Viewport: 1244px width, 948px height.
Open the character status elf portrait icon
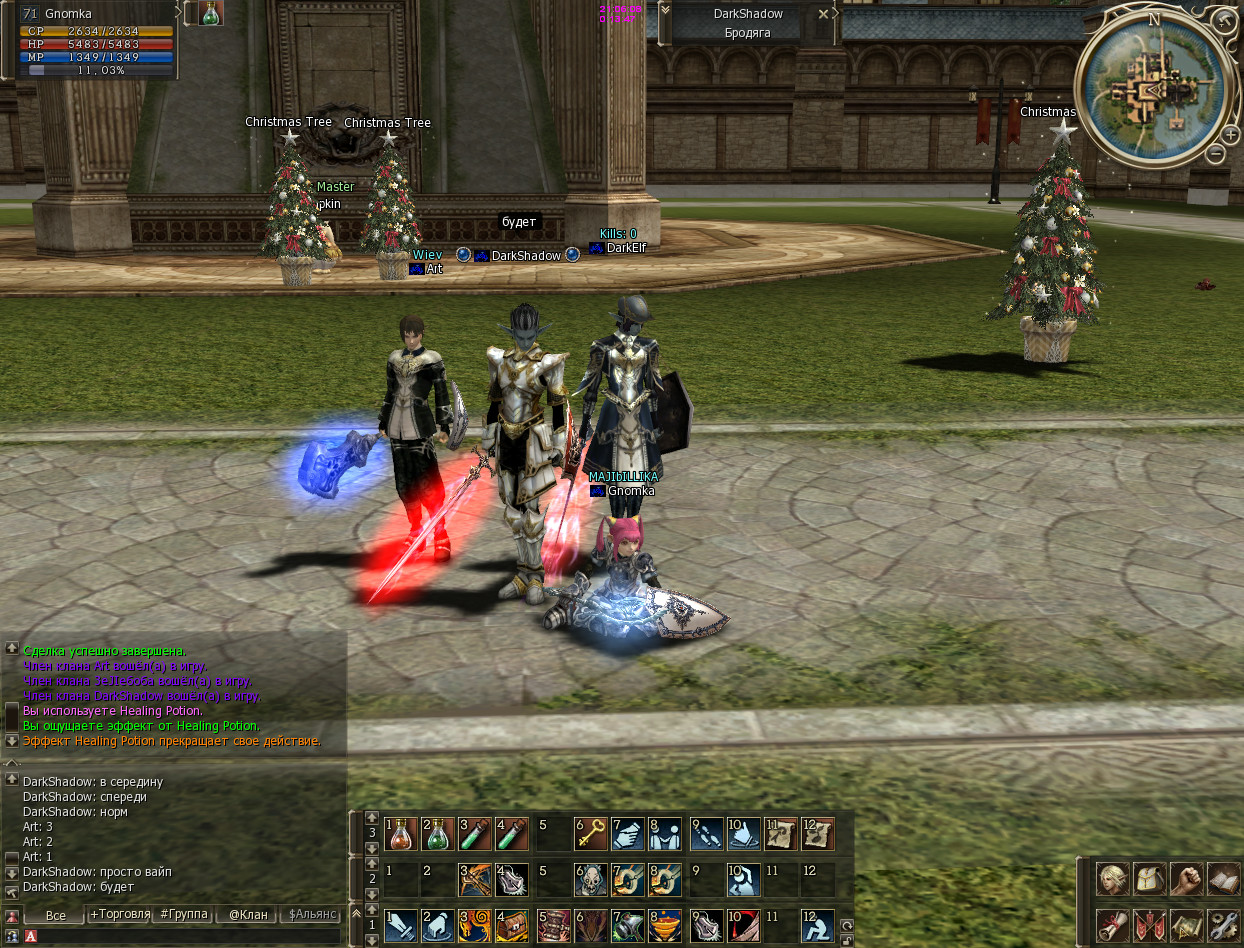(x=1112, y=880)
